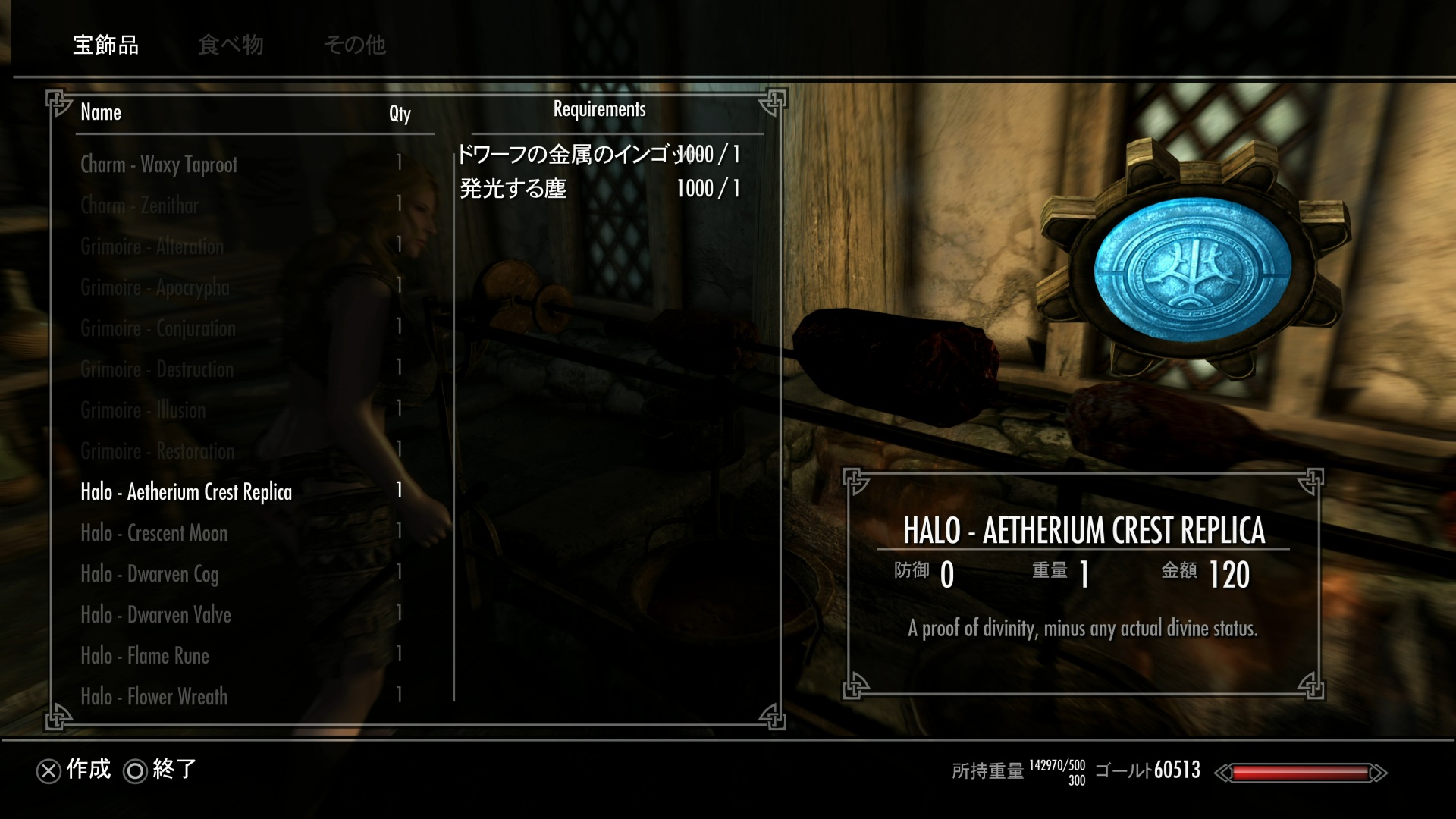
Task: Pick the Halo - Crescent Moon recipe
Action: point(154,533)
